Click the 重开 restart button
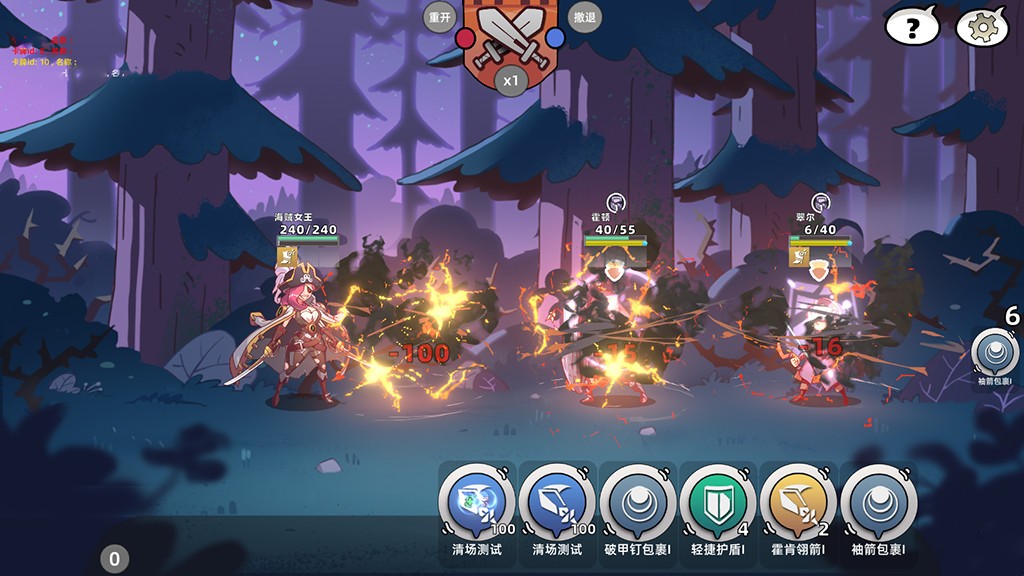1024x576 pixels. click(440, 17)
